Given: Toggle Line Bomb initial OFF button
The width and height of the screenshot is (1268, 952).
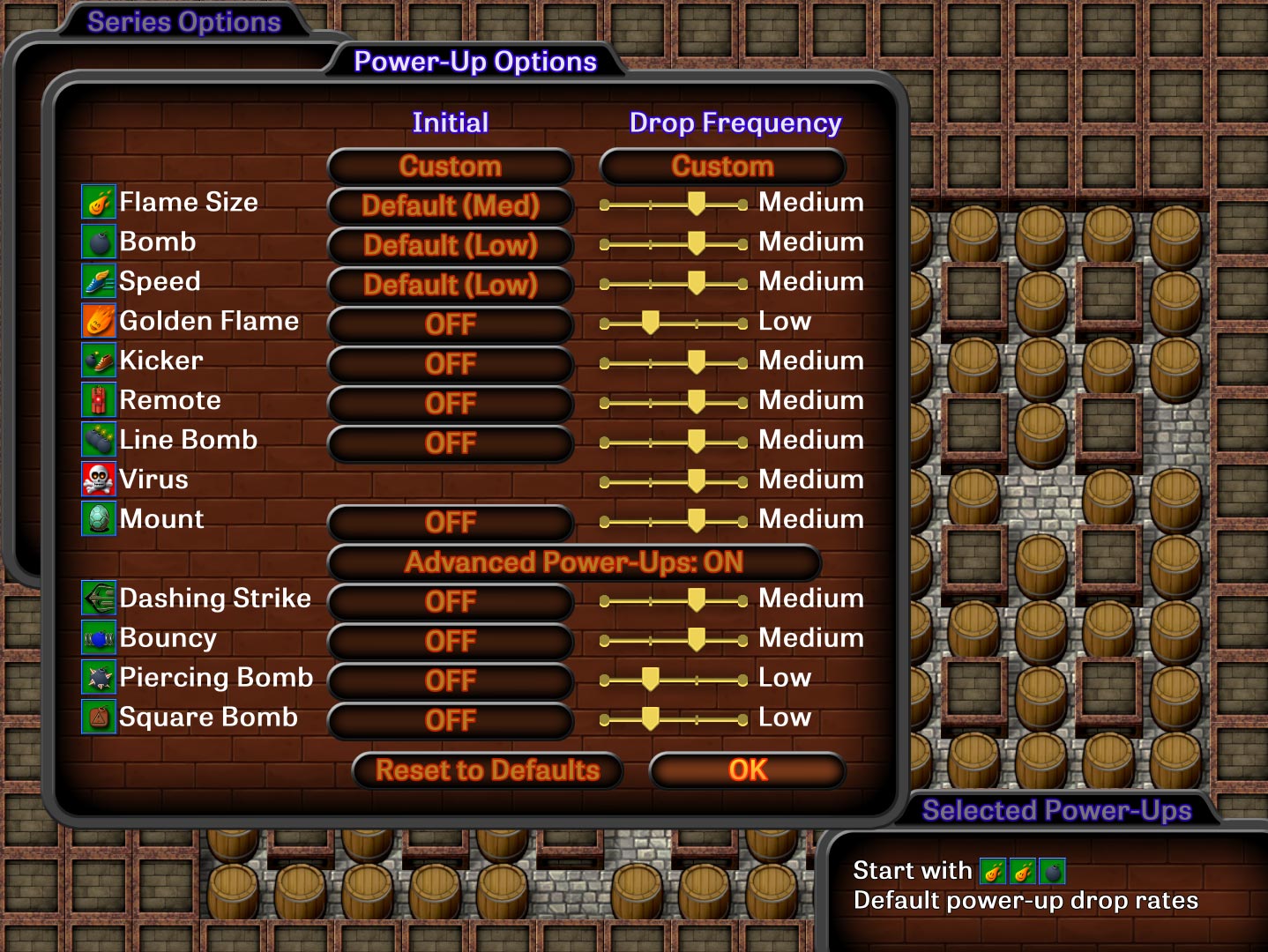Looking at the screenshot, I should pyautogui.click(x=451, y=443).
